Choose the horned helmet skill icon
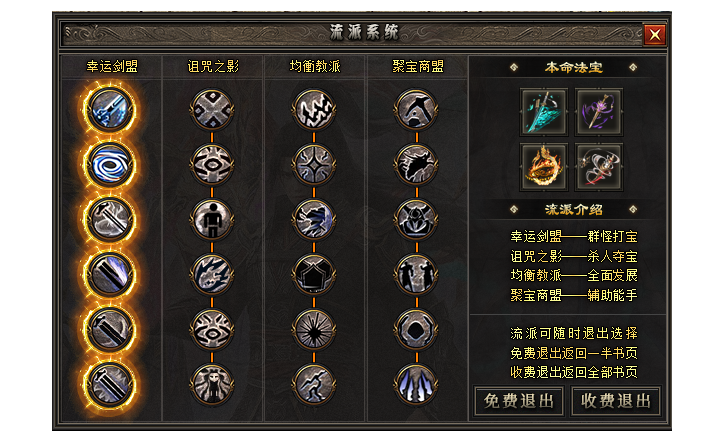Image resolution: width=725 pixels, height=442 pixels. [x=416, y=217]
